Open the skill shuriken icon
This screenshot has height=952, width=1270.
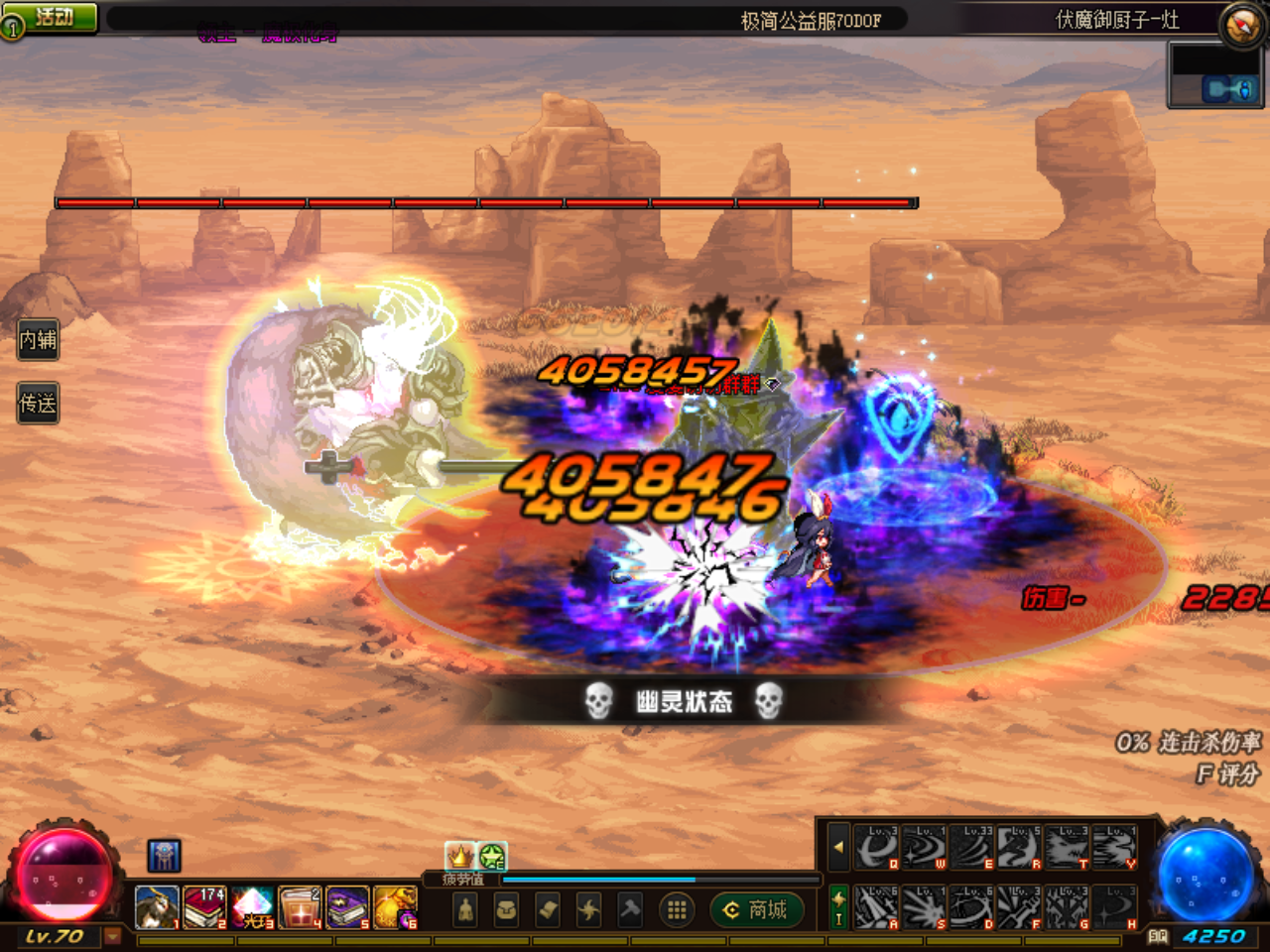coord(587,910)
